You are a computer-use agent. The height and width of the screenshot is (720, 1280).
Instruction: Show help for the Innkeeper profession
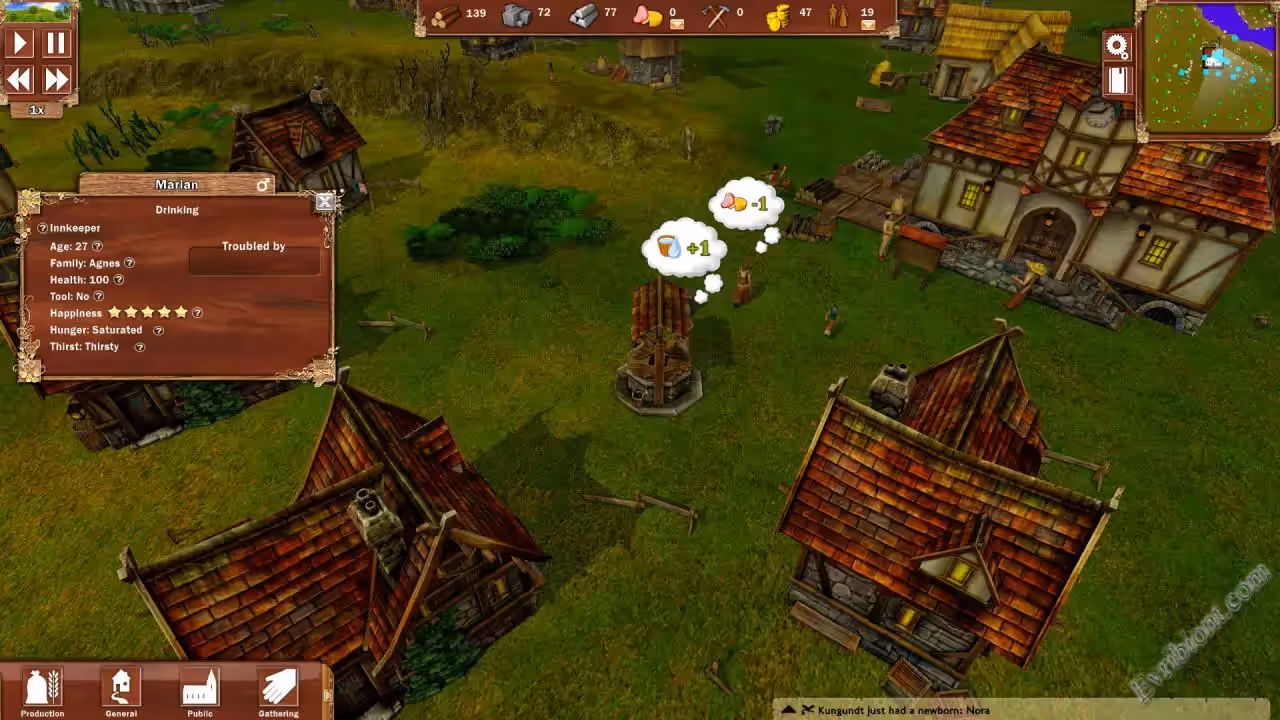coord(43,229)
